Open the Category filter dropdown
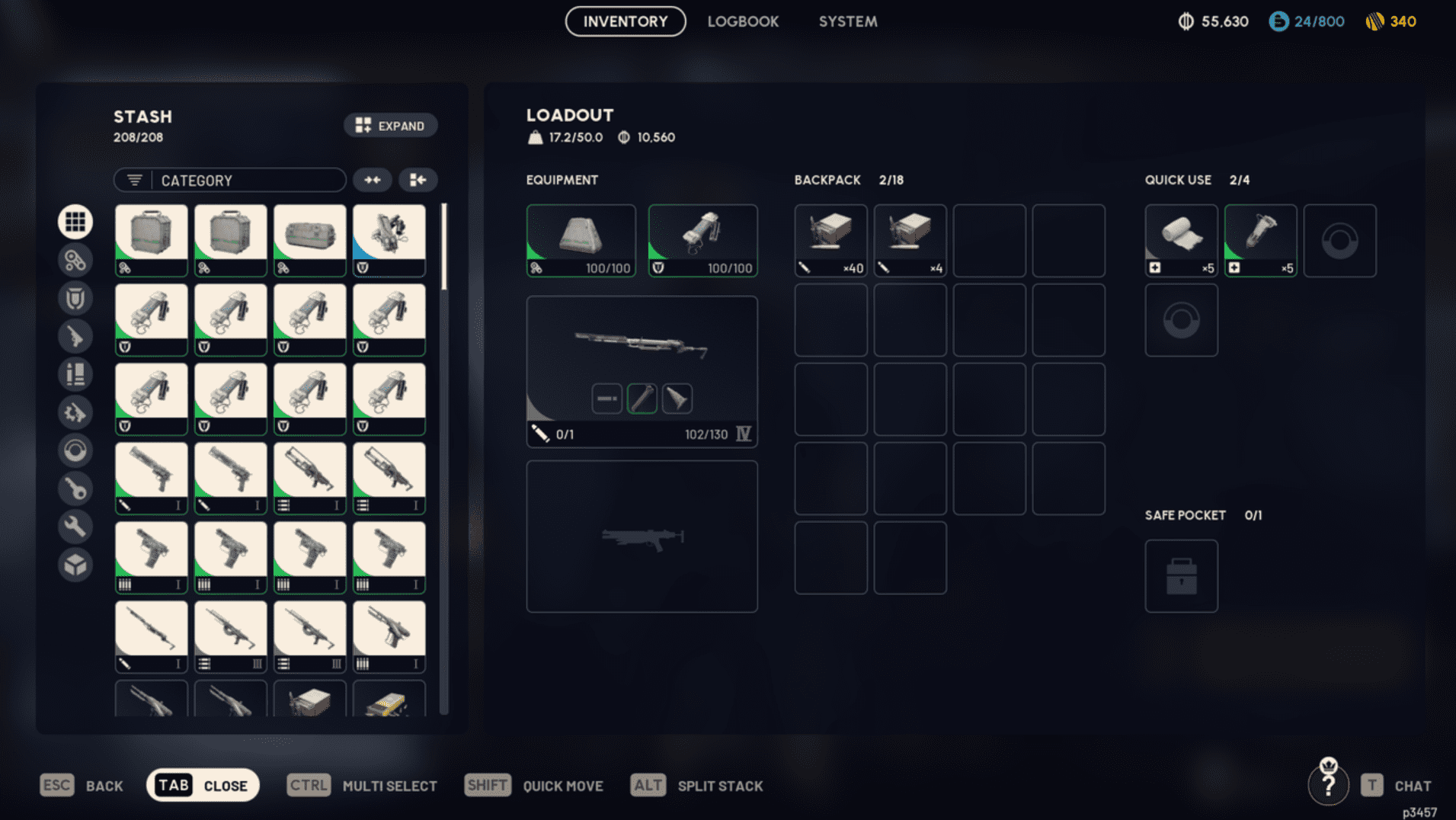Viewport: 1456px width, 820px height. 229,180
